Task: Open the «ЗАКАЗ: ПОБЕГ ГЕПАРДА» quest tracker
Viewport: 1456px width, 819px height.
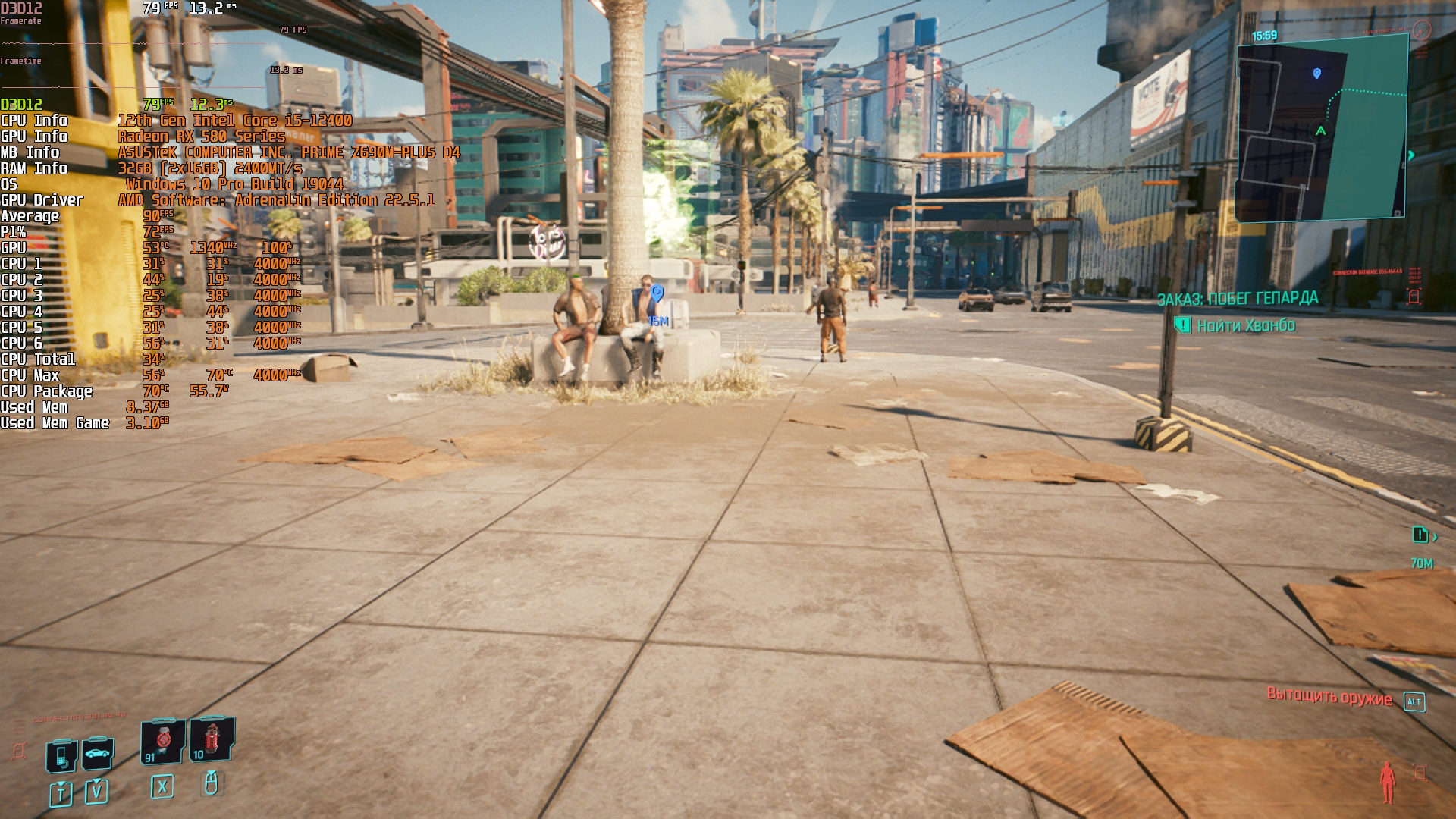Action: click(1238, 299)
